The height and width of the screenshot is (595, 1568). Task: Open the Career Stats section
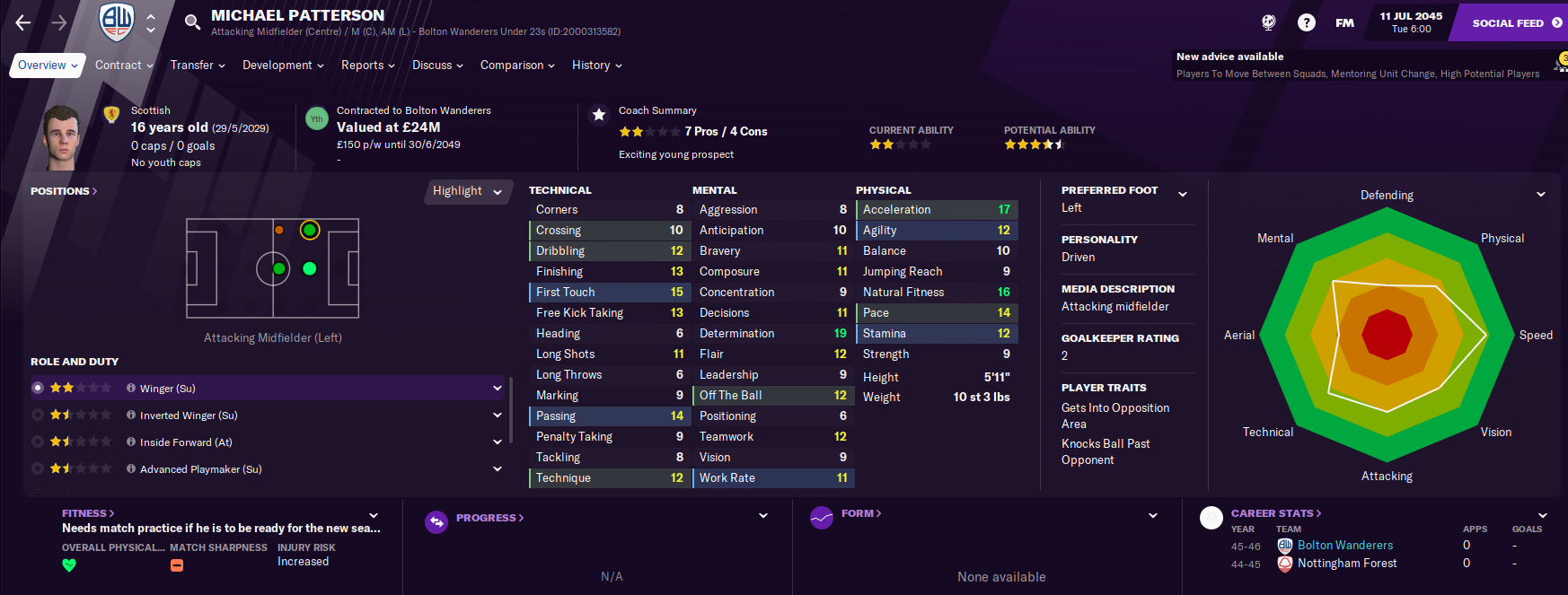[1275, 513]
